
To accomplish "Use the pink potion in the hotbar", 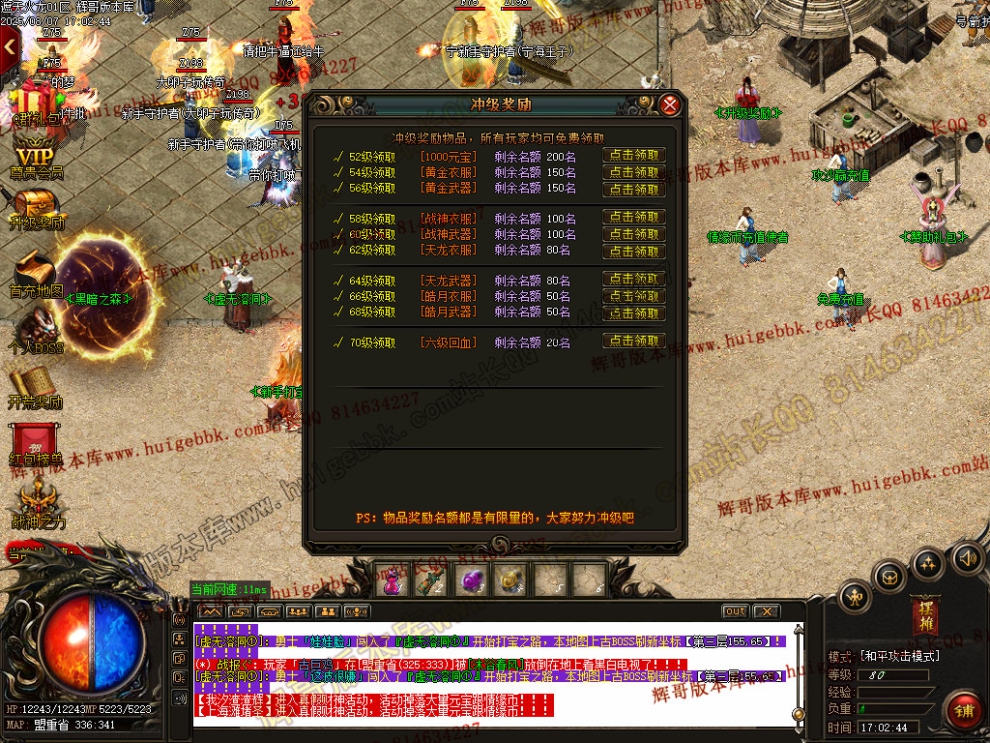I will (392, 581).
